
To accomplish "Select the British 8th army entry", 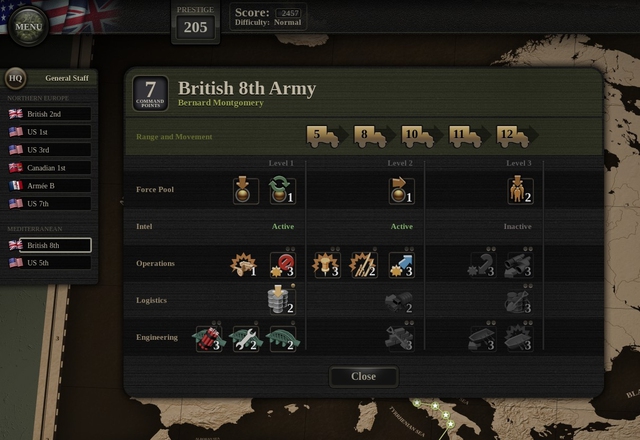I will click(49, 245).
